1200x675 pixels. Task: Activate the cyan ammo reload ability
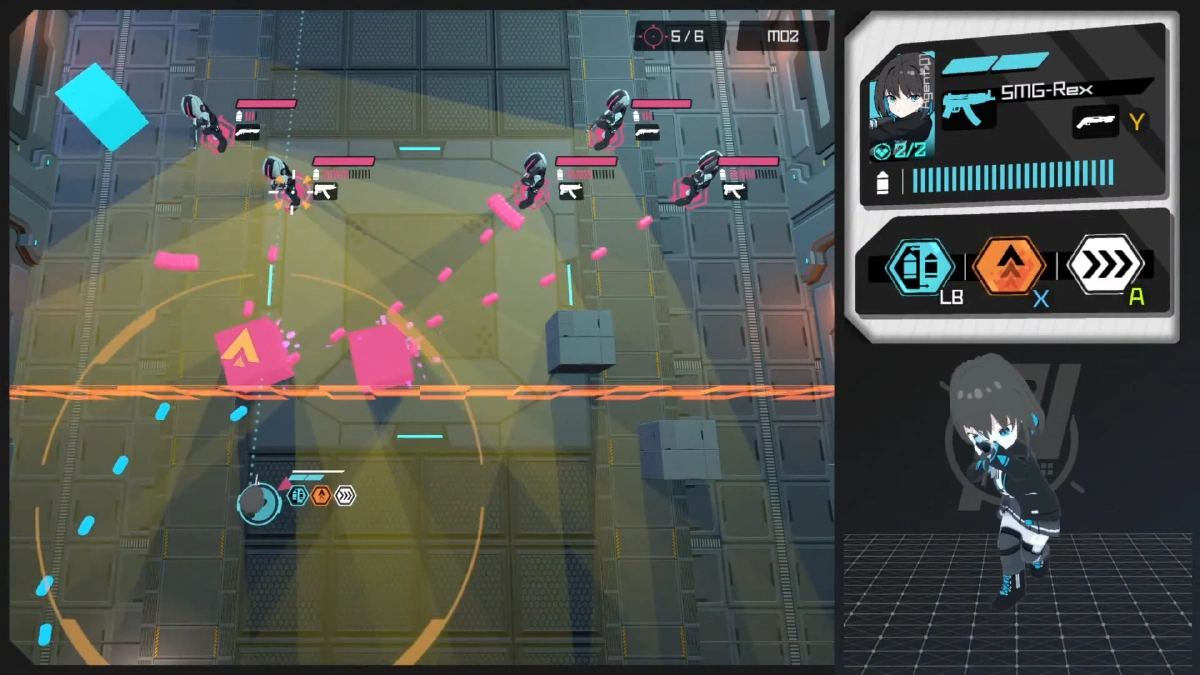[x=919, y=266]
